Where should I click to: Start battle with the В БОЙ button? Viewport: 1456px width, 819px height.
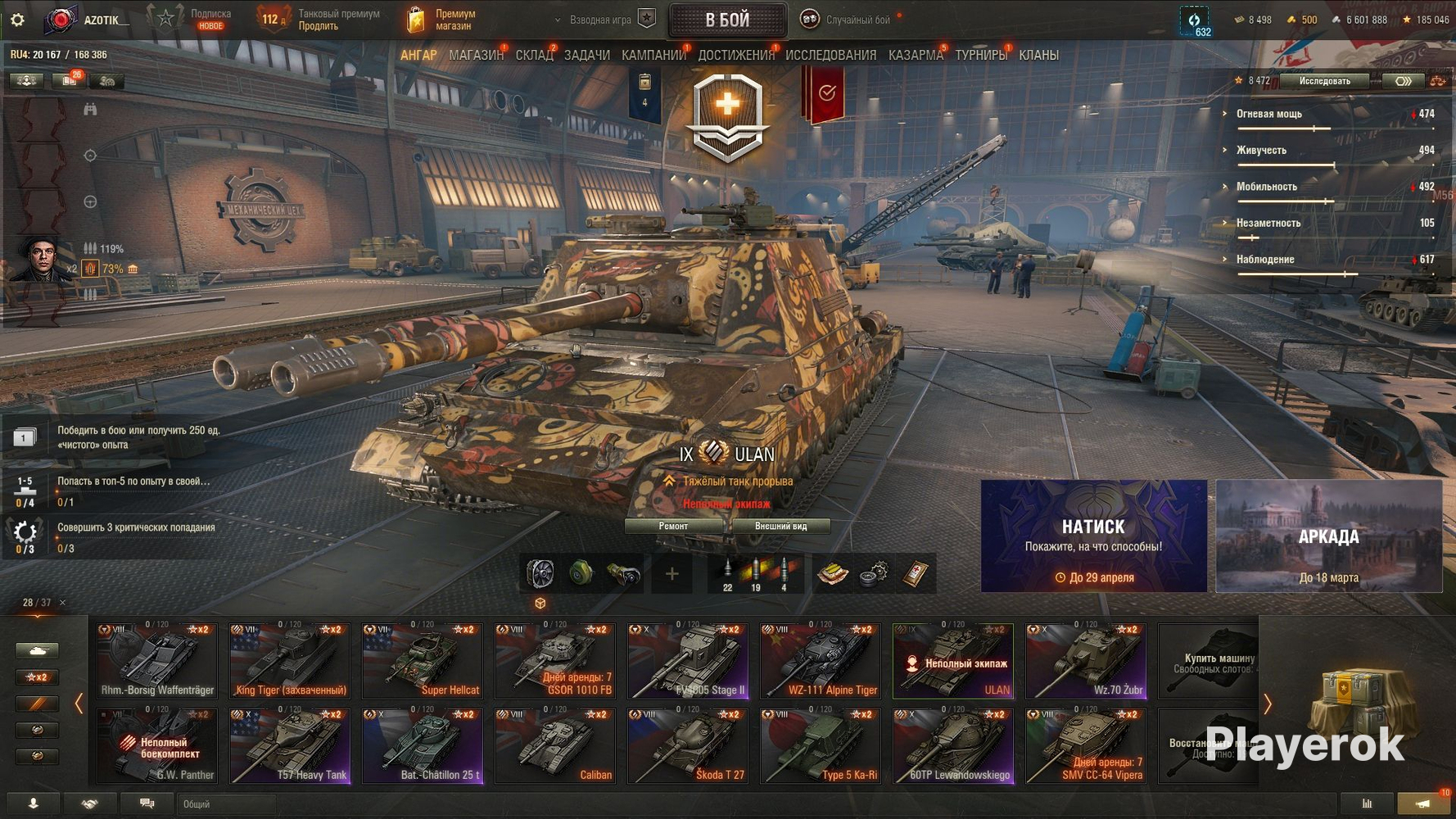click(727, 20)
